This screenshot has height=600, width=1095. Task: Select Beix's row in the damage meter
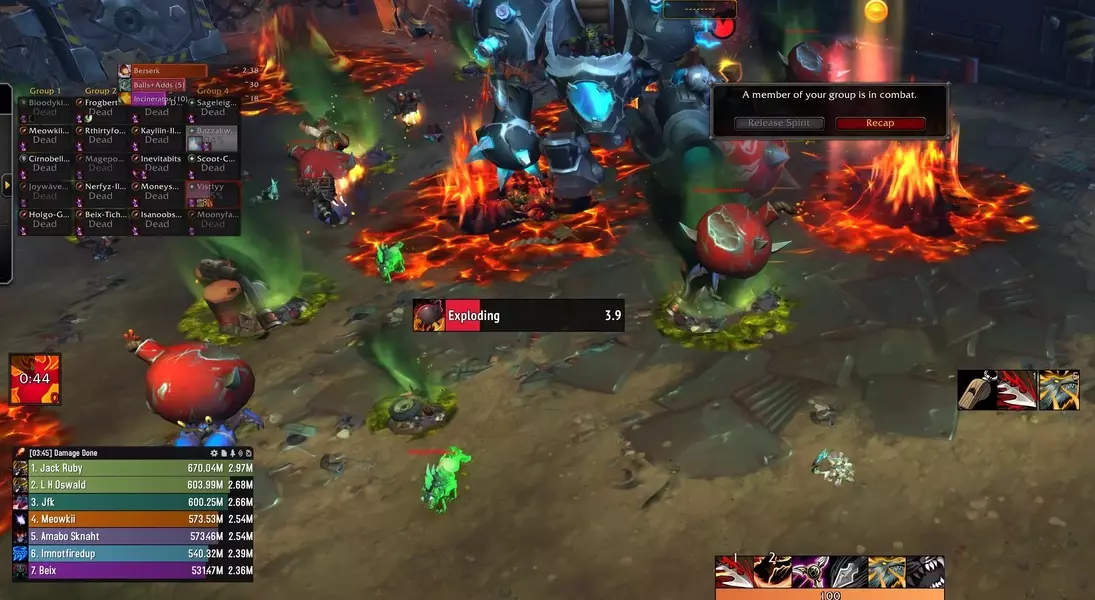pyautogui.click(x=132, y=571)
